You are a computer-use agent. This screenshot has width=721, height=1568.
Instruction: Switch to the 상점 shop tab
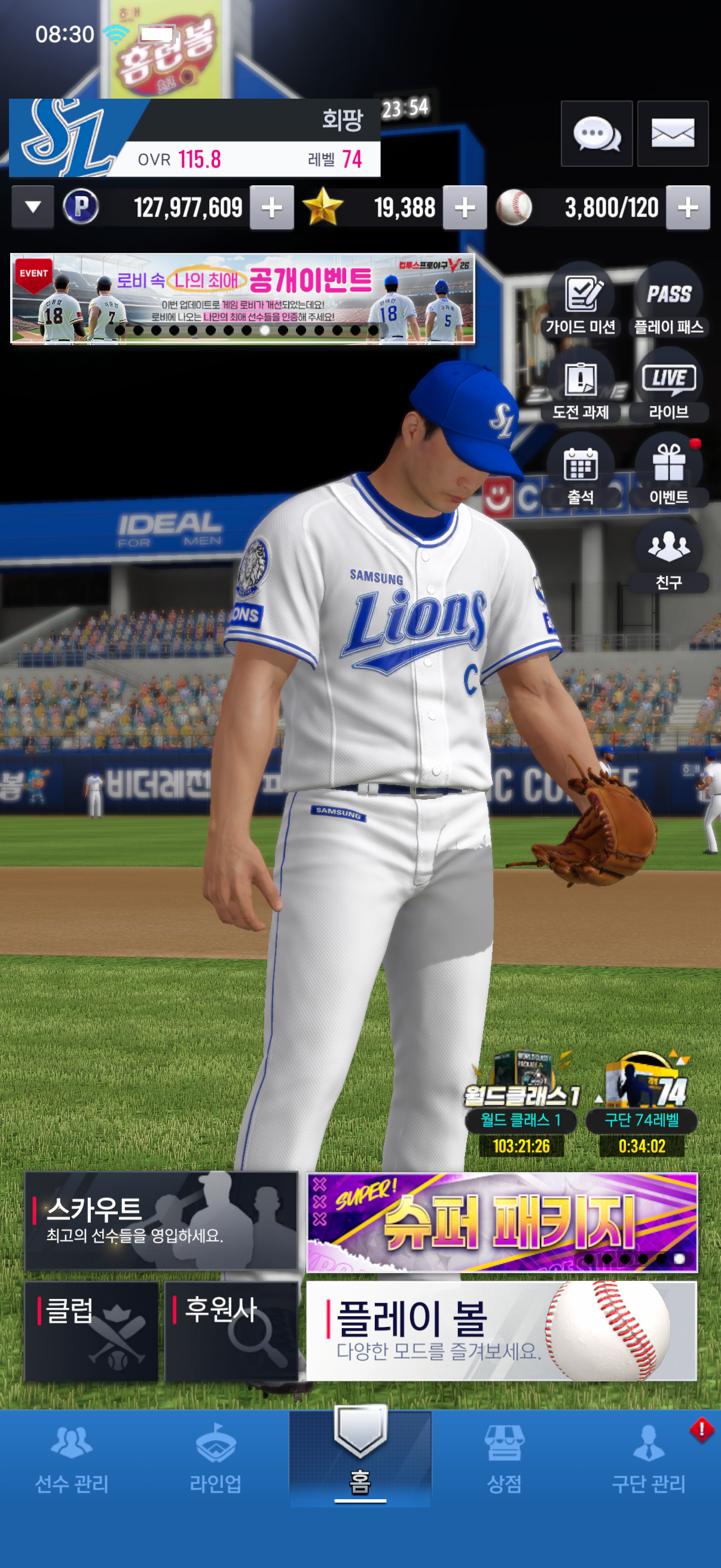[x=504, y=1460]
